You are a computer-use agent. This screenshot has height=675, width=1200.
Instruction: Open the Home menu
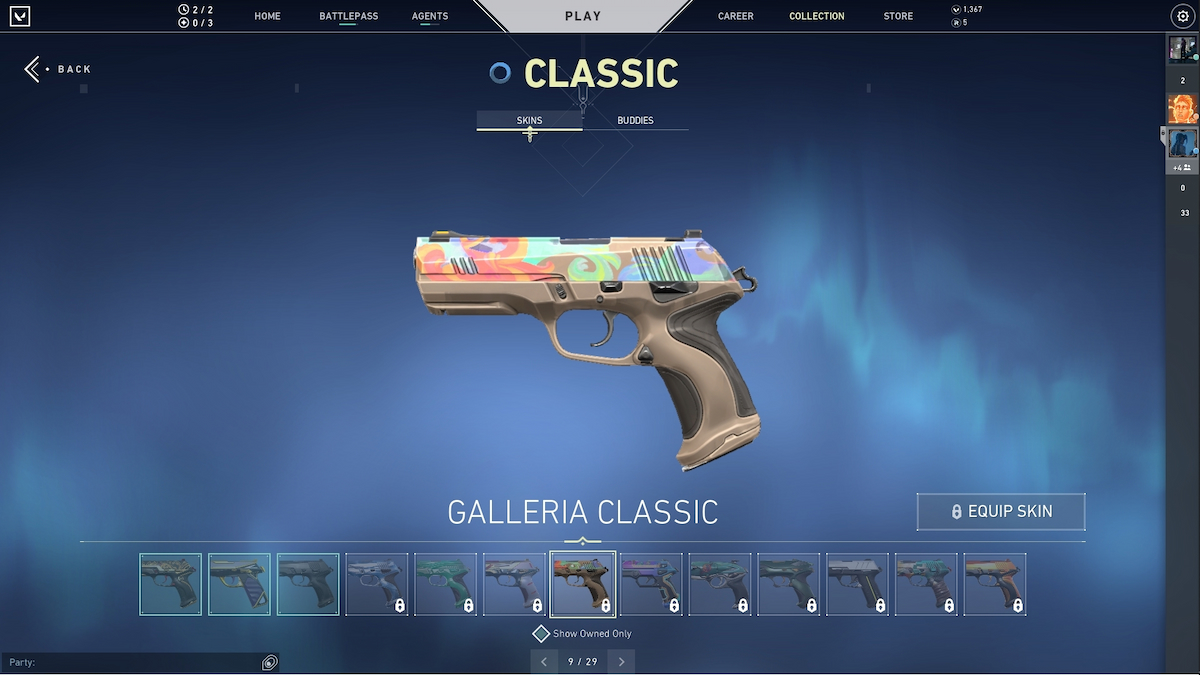267,16
